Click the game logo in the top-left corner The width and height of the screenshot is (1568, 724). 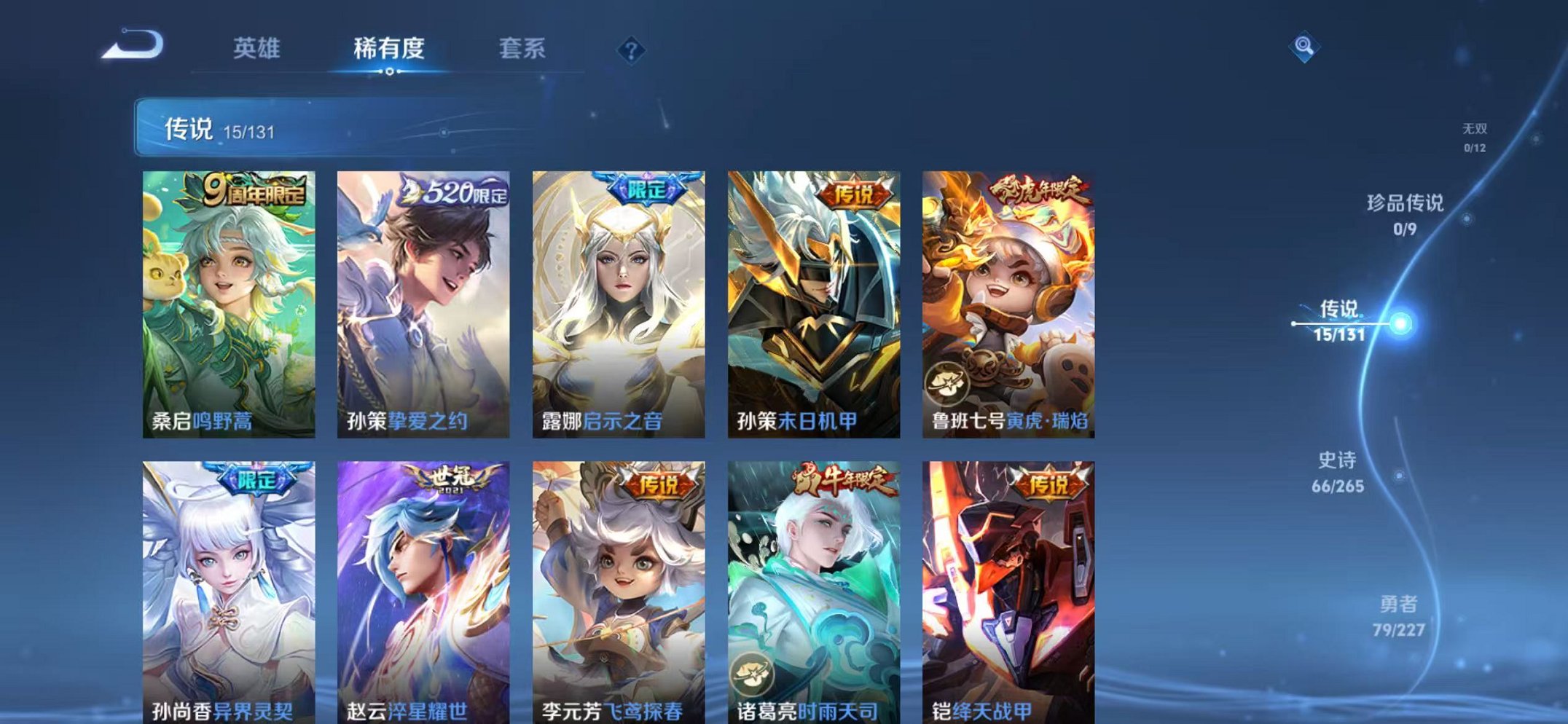(131, 45)
